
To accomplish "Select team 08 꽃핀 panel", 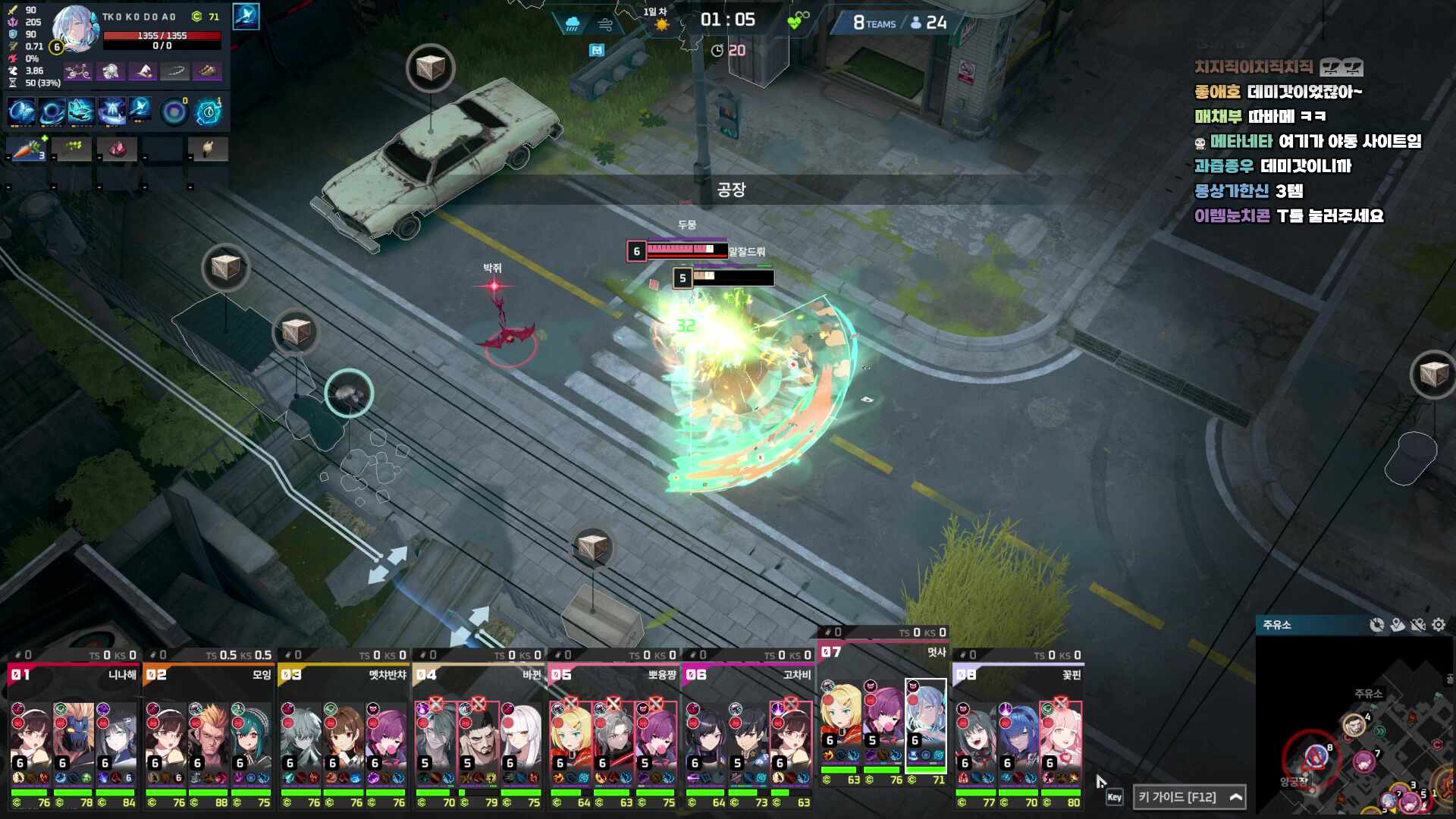I will (1018, 674).
